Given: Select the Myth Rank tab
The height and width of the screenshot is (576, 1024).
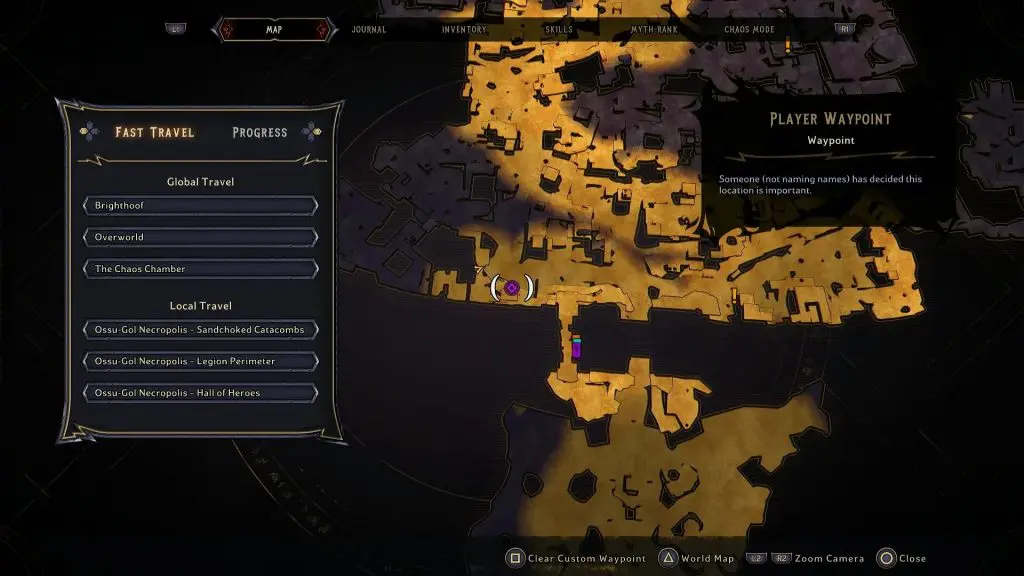Looking at the screenshot, I should (x=654, y=30).
